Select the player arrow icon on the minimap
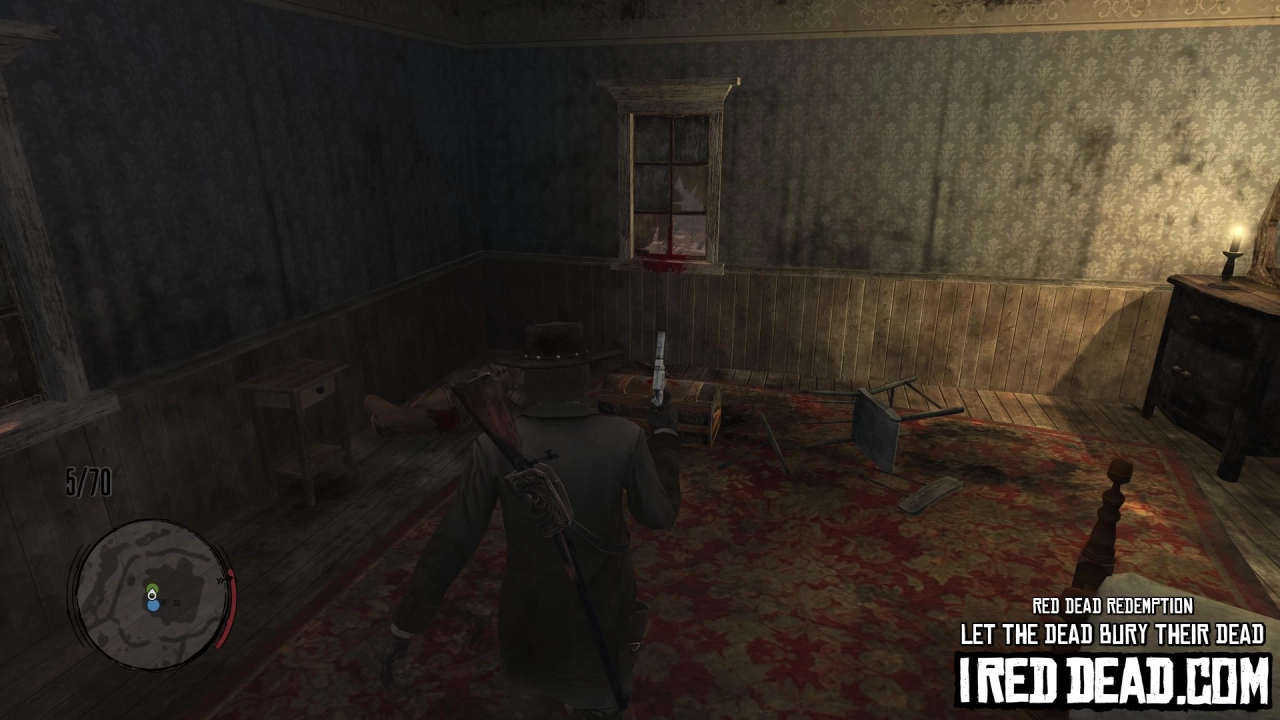 click(152, 595)
